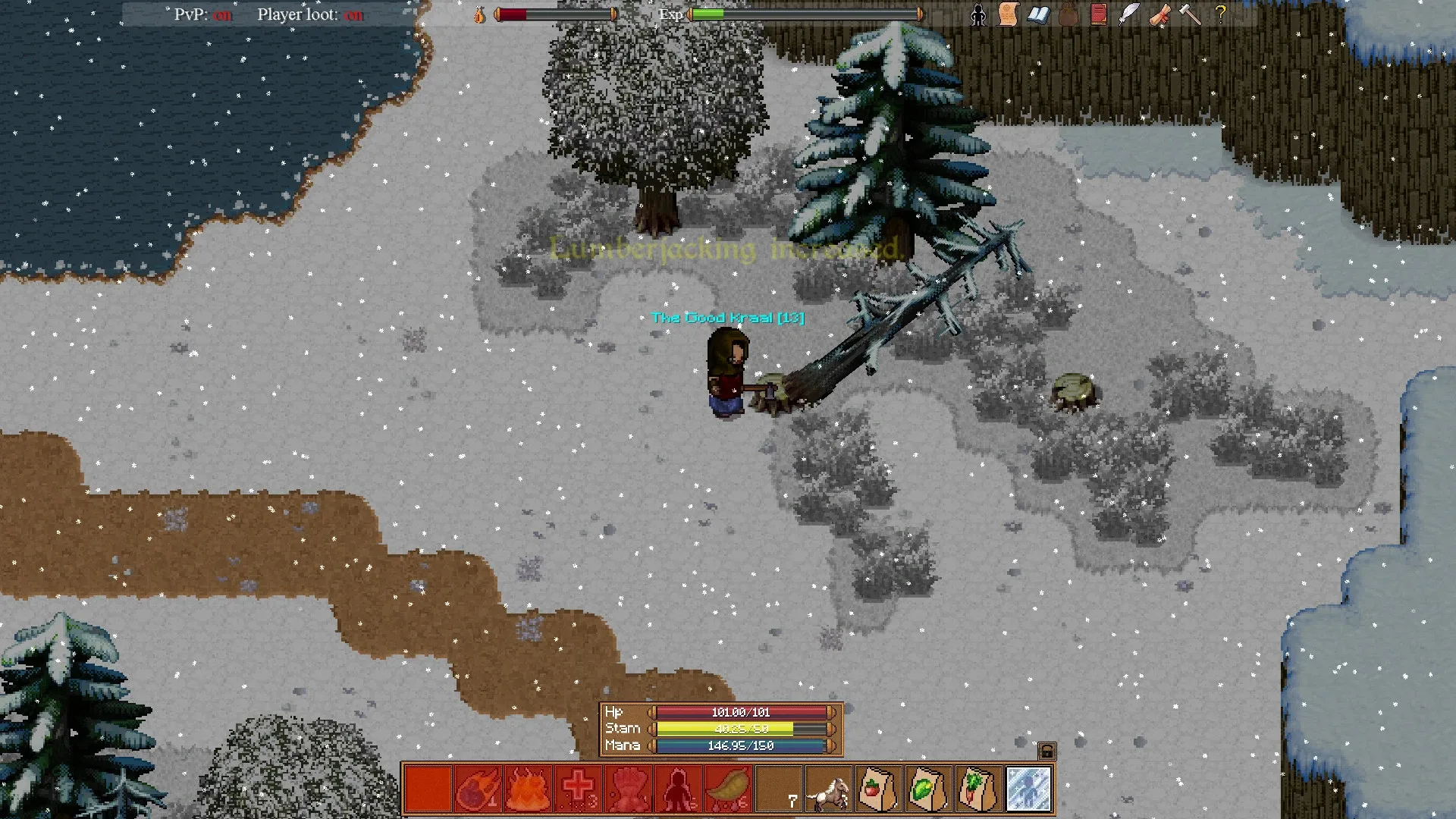Open the character paperdoll window
This screenshot has width=1456, height=819.
[x=978, y=14]
